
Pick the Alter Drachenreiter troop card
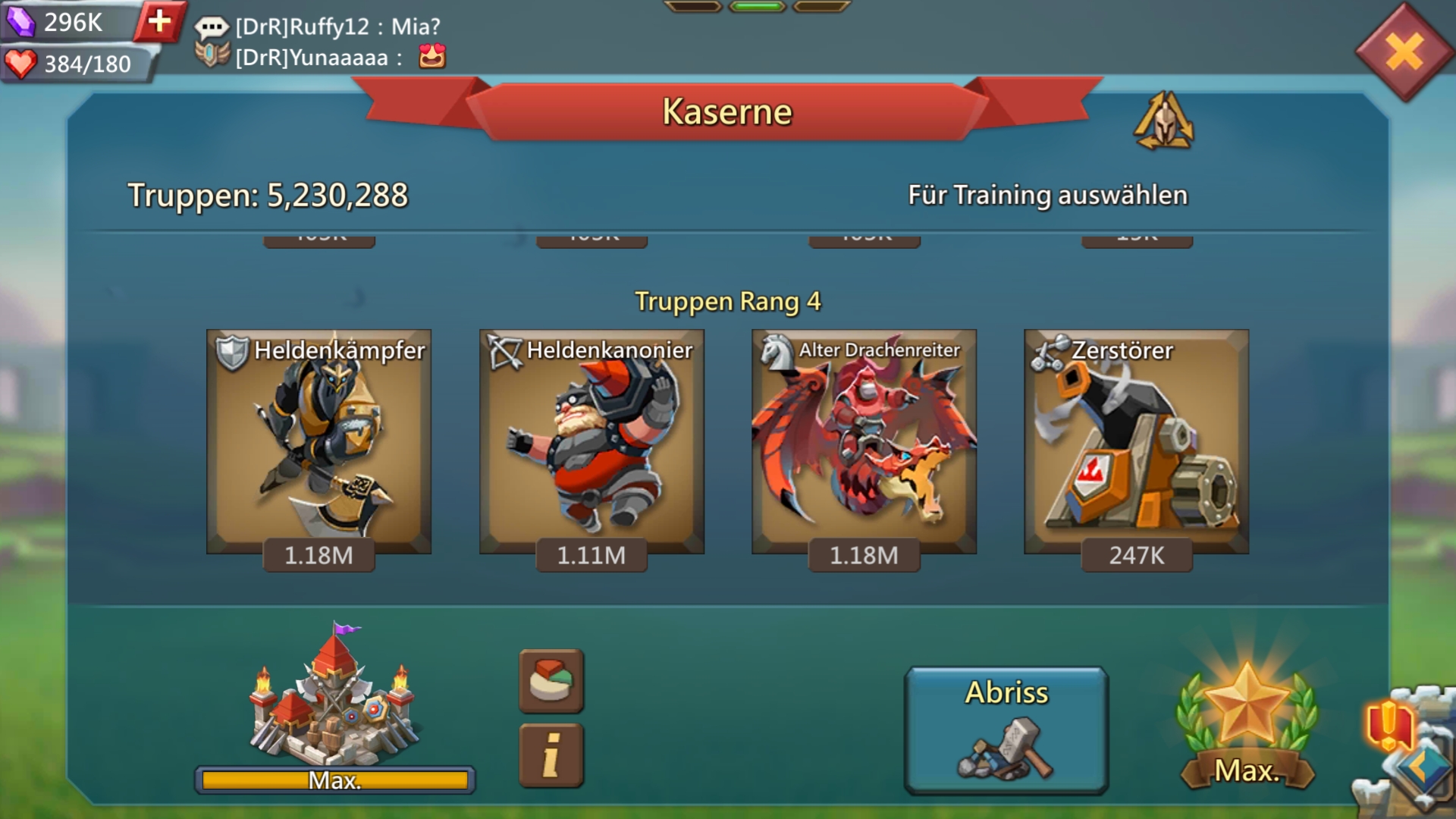[x=864, y=442]
